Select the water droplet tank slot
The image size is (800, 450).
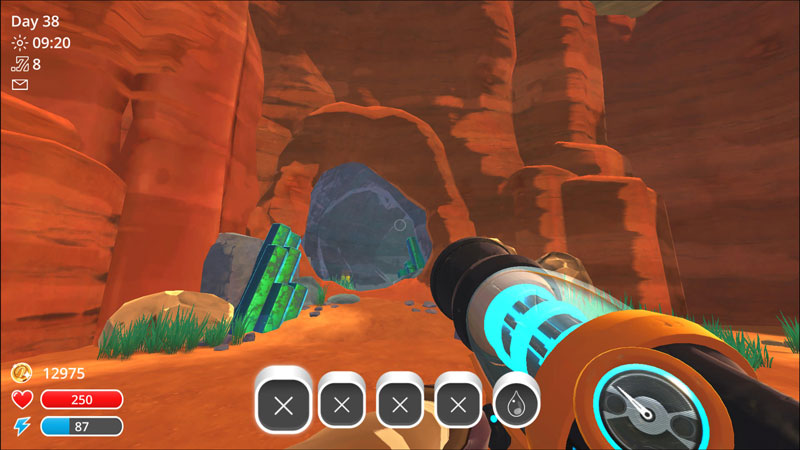pyautogui.click(x=516, y=404)
